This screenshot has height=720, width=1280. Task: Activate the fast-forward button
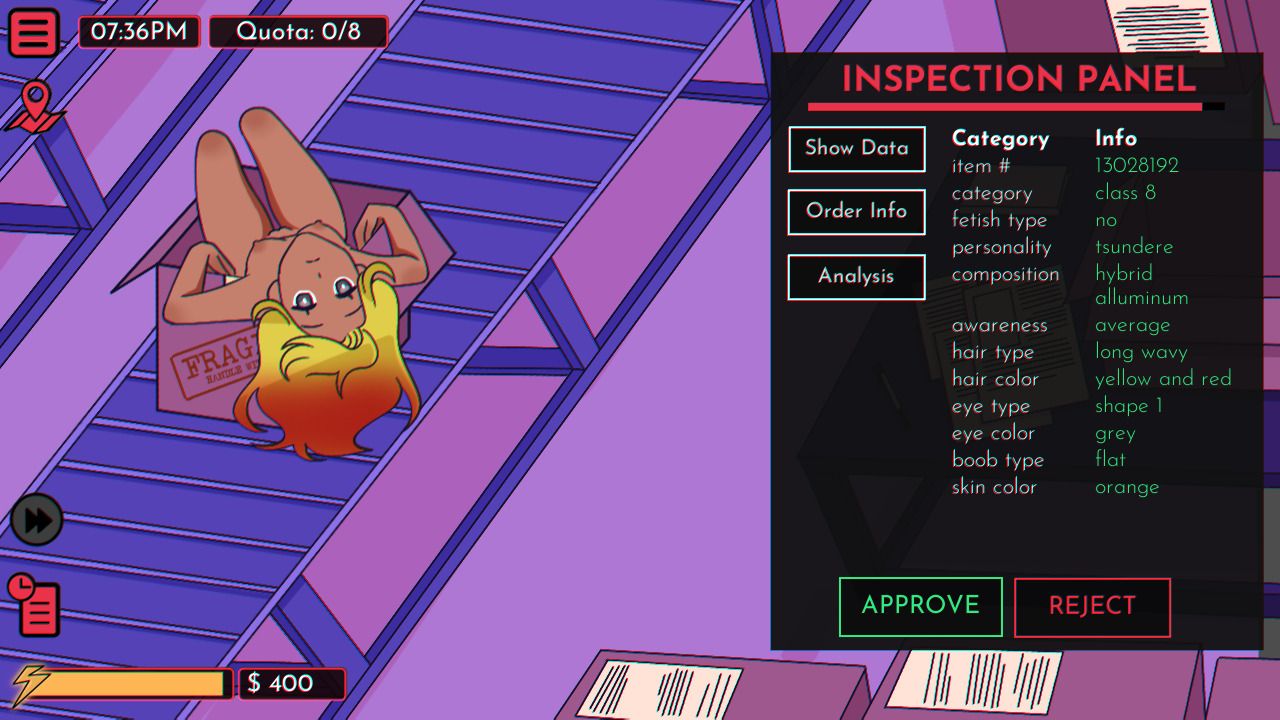[x=37, y=521]
